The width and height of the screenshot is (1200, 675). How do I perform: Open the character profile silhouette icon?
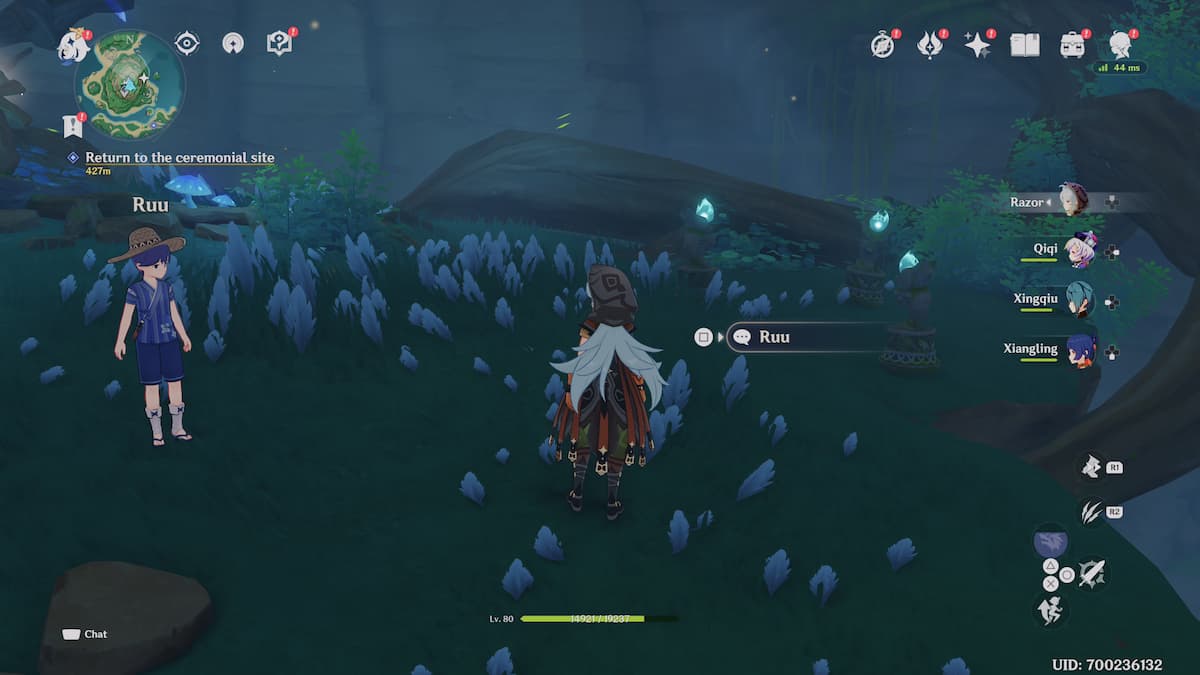[x=1120, y=45]
